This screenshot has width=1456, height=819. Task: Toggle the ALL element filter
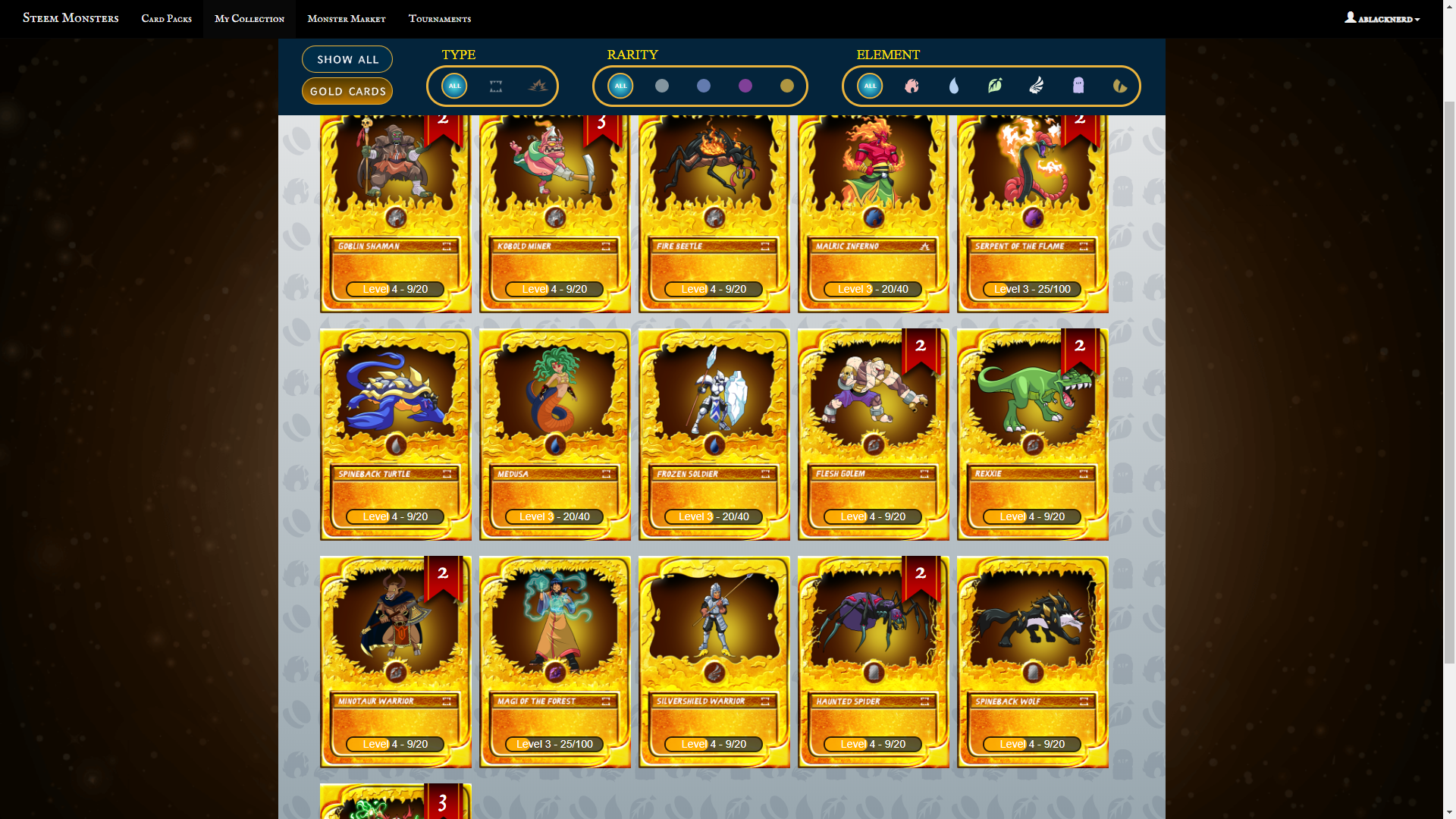[x=870, y=86]
